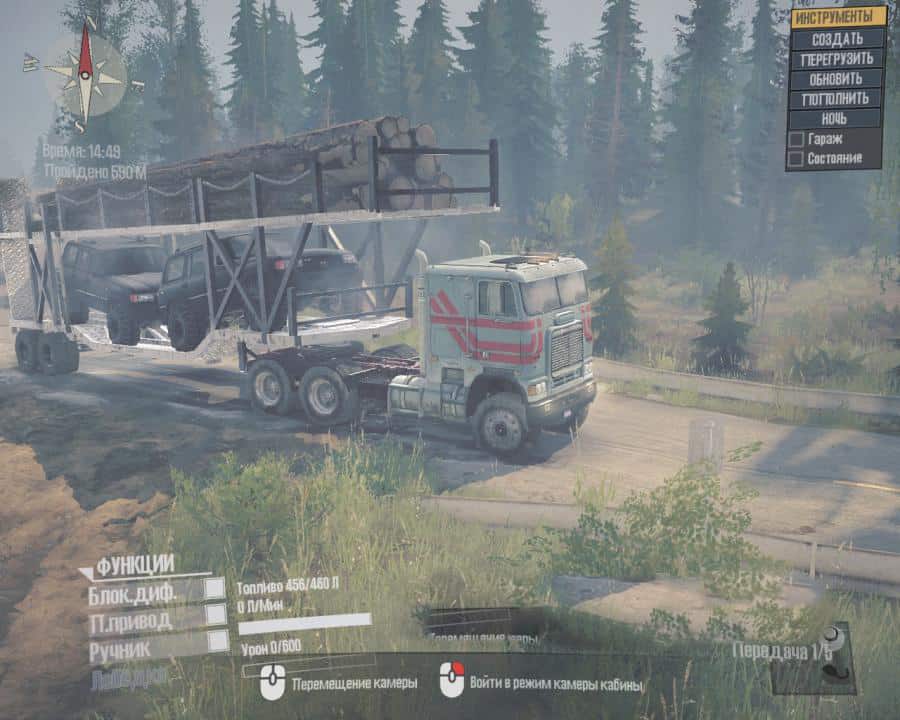Switch time with the Ночь button
Viewport: 900px width, 720px height.
(837, 118)
